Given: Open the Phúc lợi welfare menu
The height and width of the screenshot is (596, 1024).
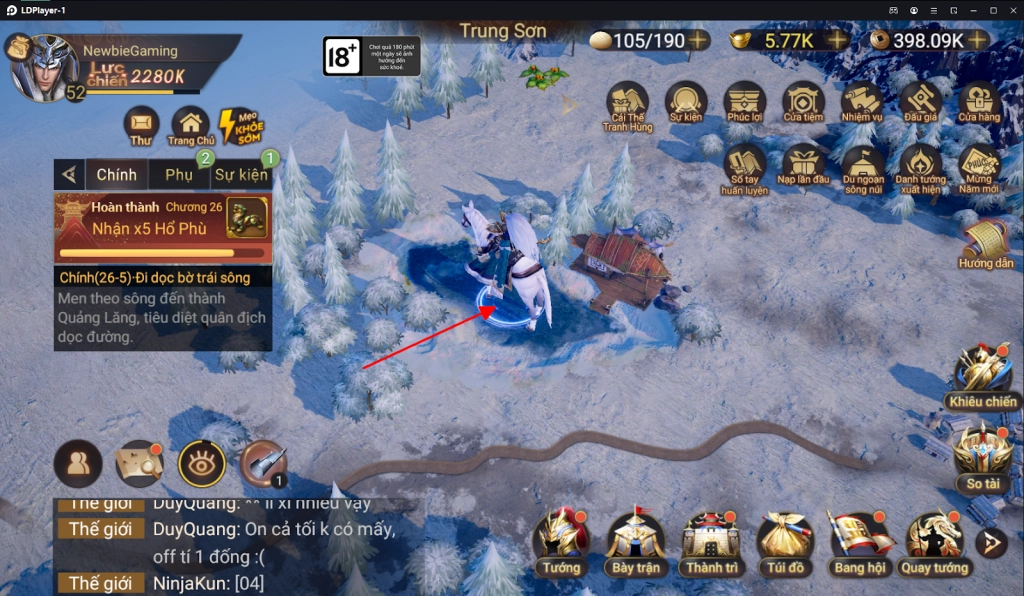Looking at the screenshot, I should 745,102.
